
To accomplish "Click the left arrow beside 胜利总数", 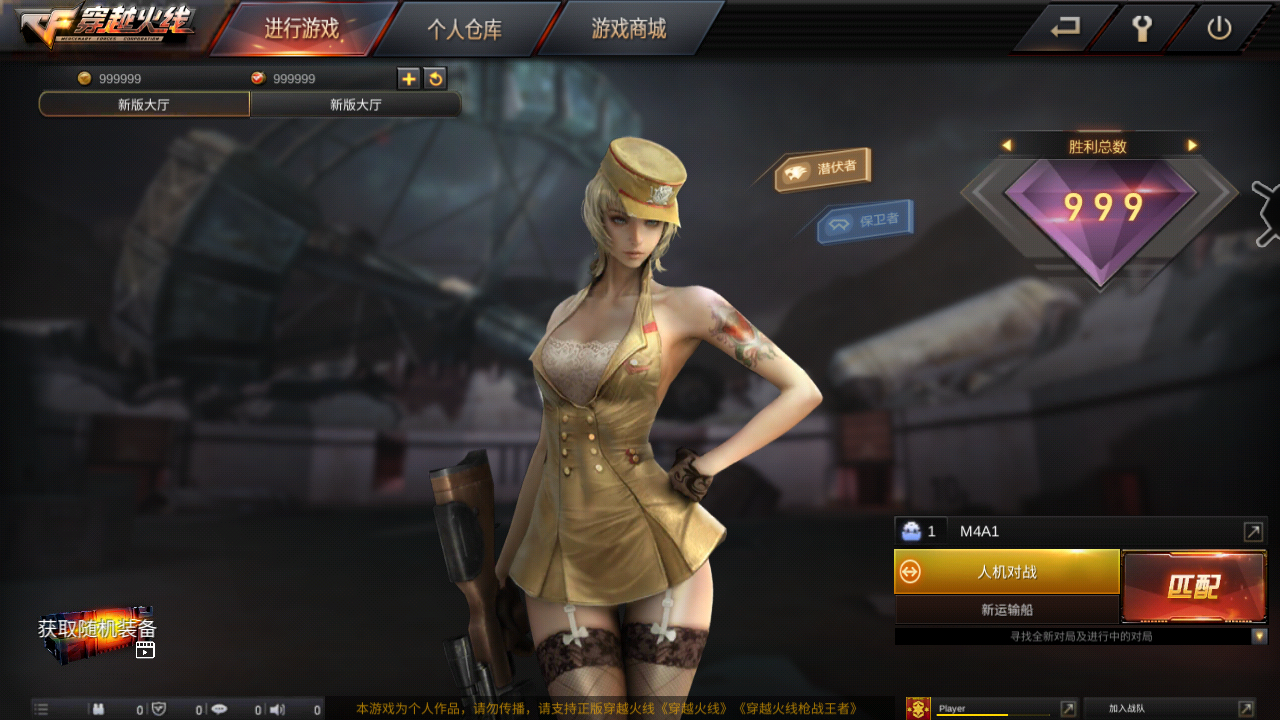I will pyautogui.click(x=1007, y=143).
